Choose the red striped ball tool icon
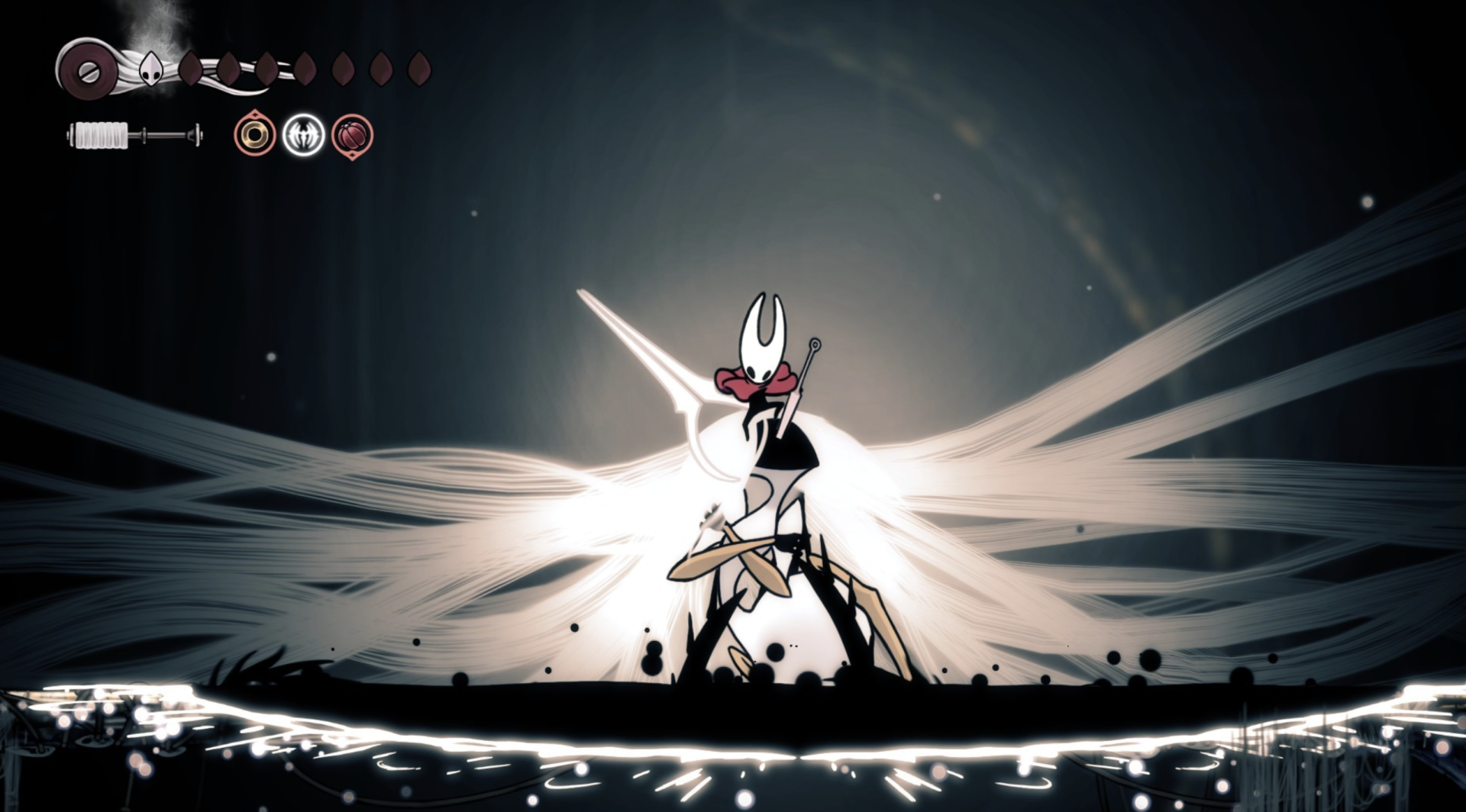Viewport: 1466px width, 812px height. [x=352, y=136]
